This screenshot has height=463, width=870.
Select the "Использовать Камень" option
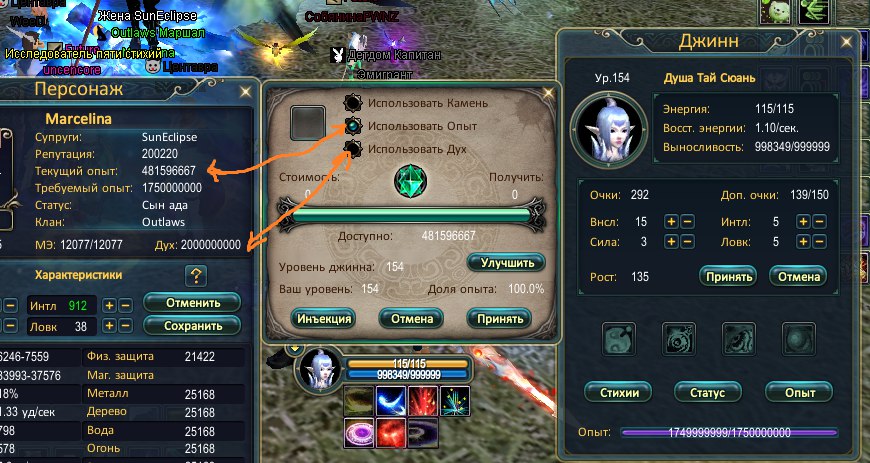pos(352,104)
